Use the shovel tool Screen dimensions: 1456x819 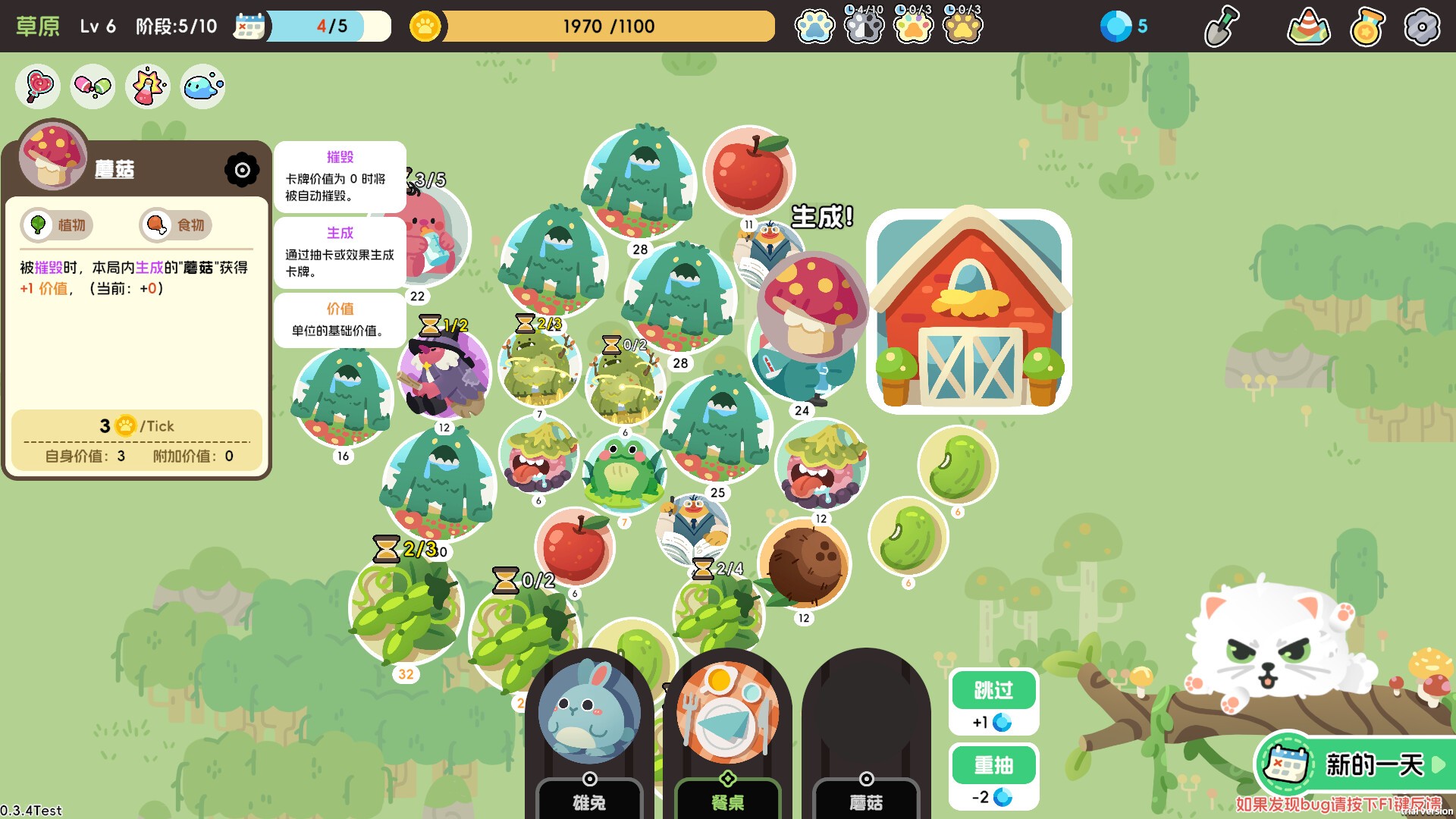pyautogui.click(x=1222, y=27)
